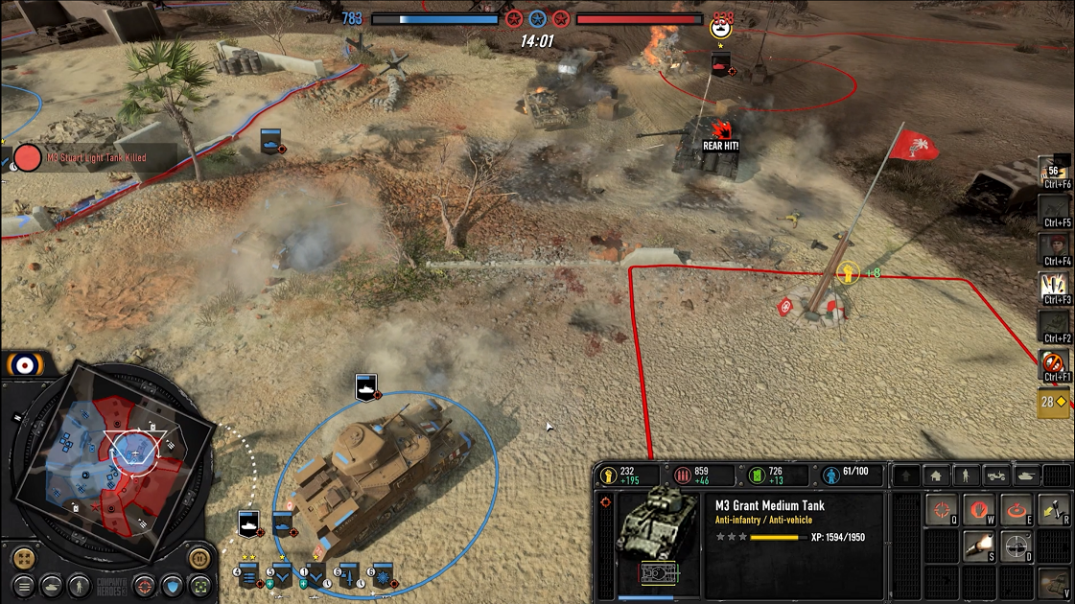Open the game menu list button
1075x604 pixels.
click(x=23, y=586)
